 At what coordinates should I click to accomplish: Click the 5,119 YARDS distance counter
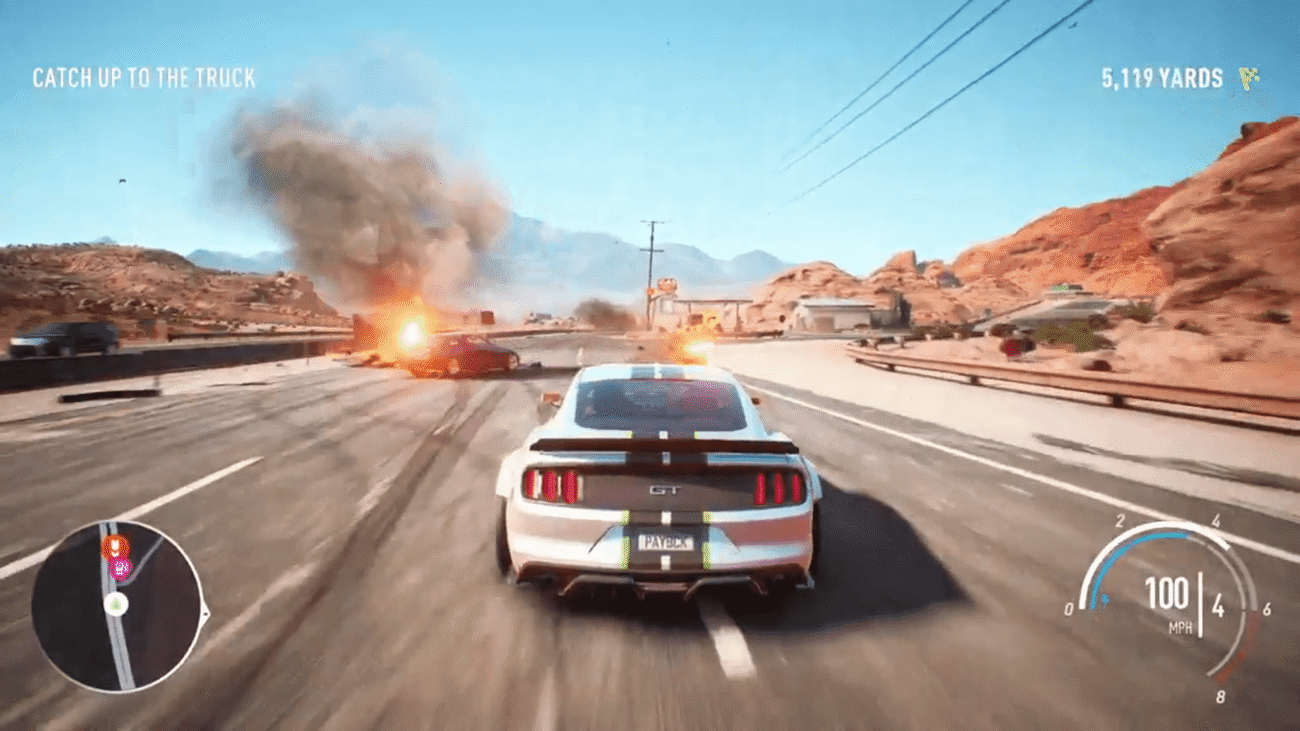[1161, 74]
